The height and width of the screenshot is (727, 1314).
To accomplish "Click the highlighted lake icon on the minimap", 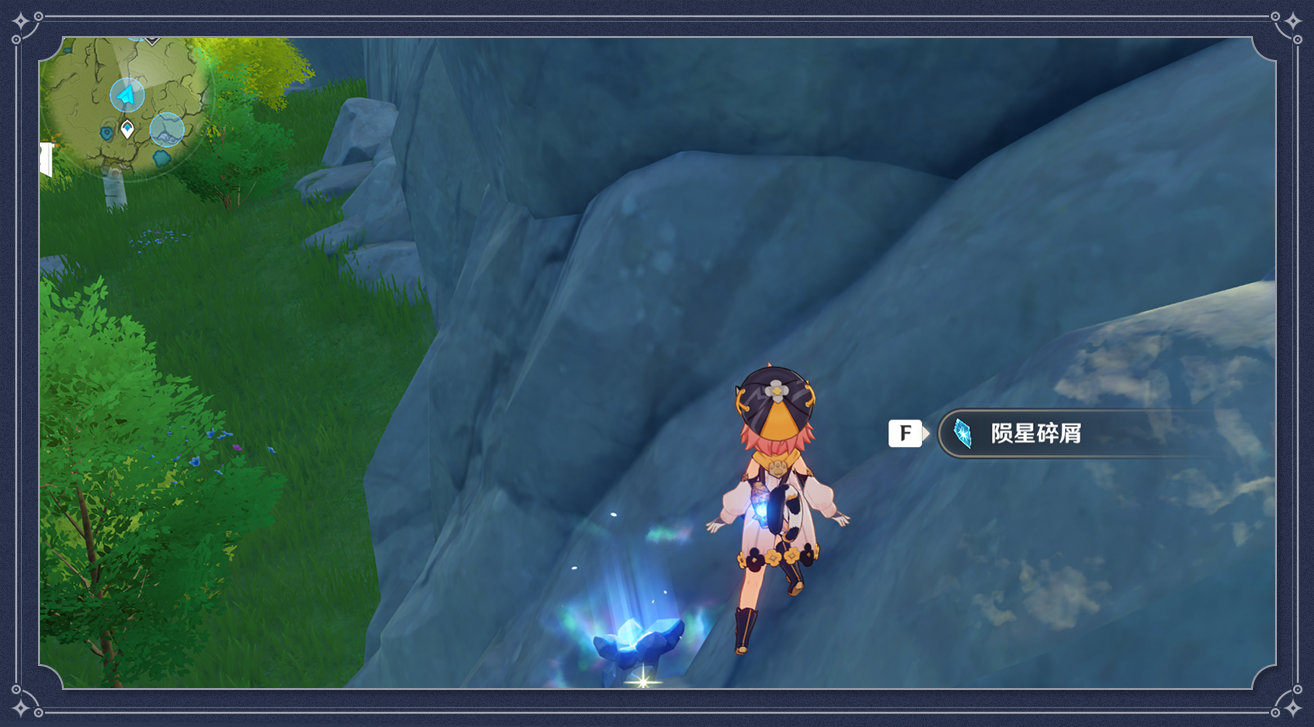I will (x=167, y=127).
